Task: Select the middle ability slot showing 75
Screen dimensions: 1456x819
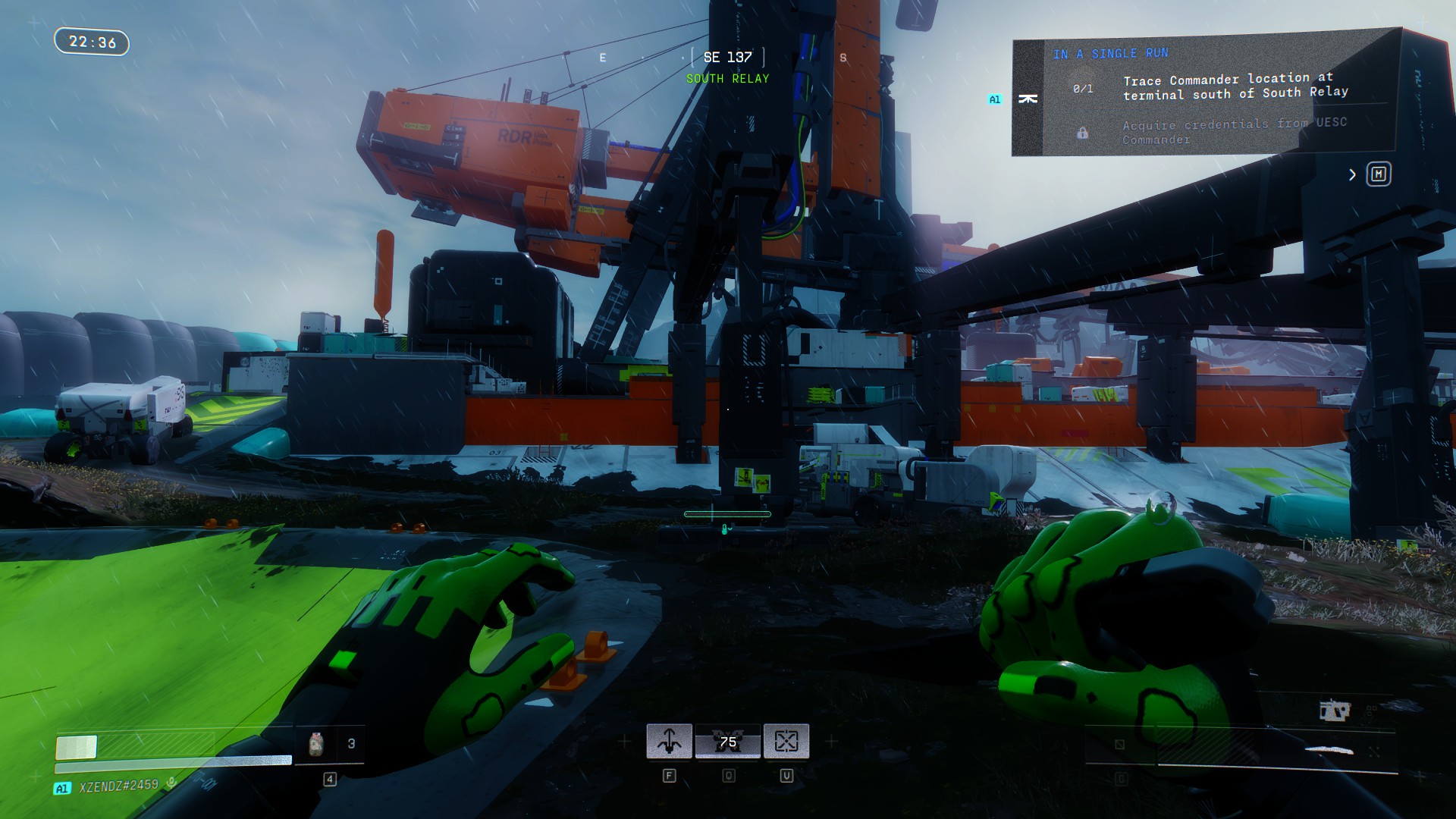Action: click(728, 741)
